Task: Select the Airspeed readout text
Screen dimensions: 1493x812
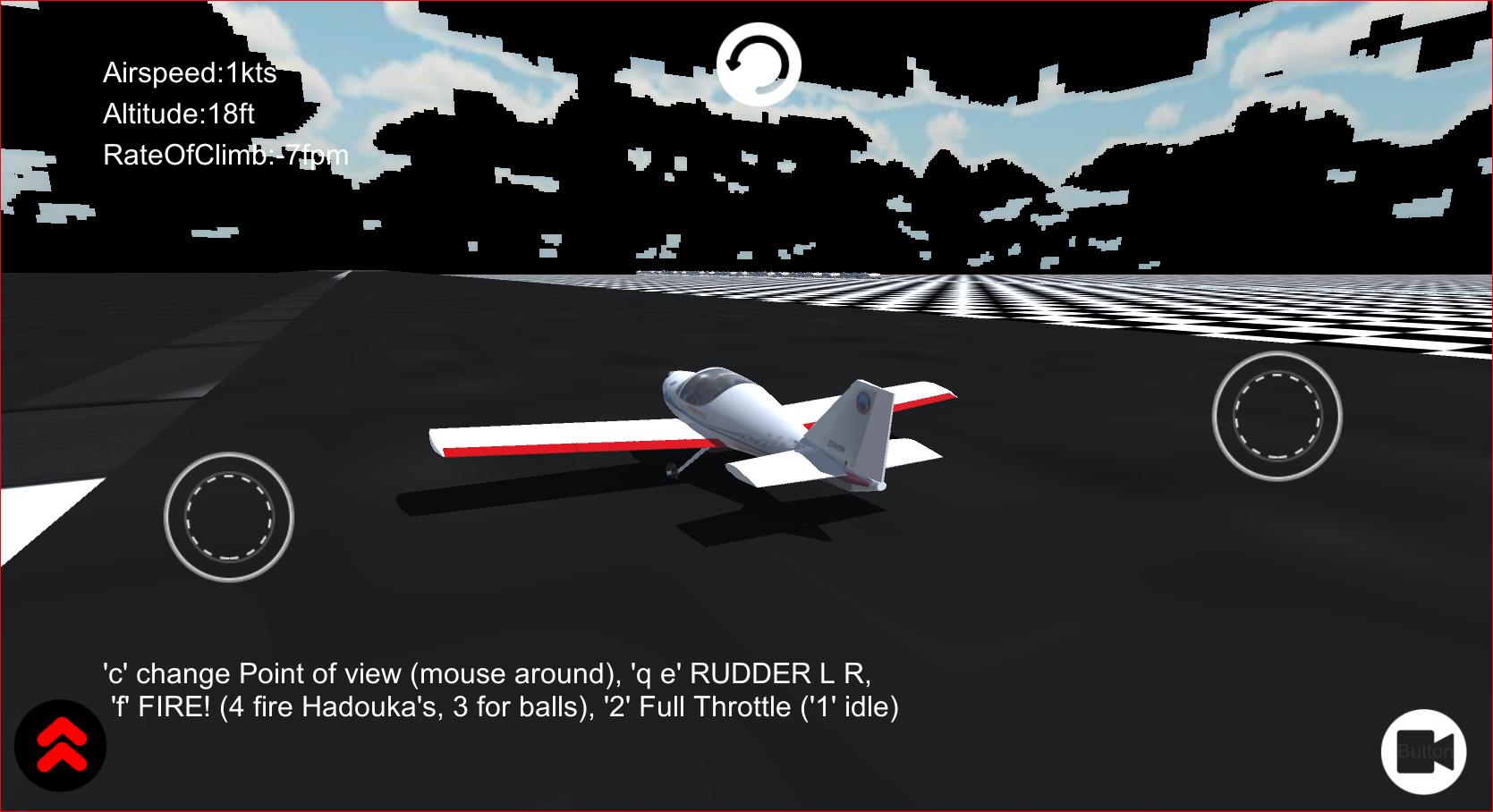Action: (x=191, y=75)
